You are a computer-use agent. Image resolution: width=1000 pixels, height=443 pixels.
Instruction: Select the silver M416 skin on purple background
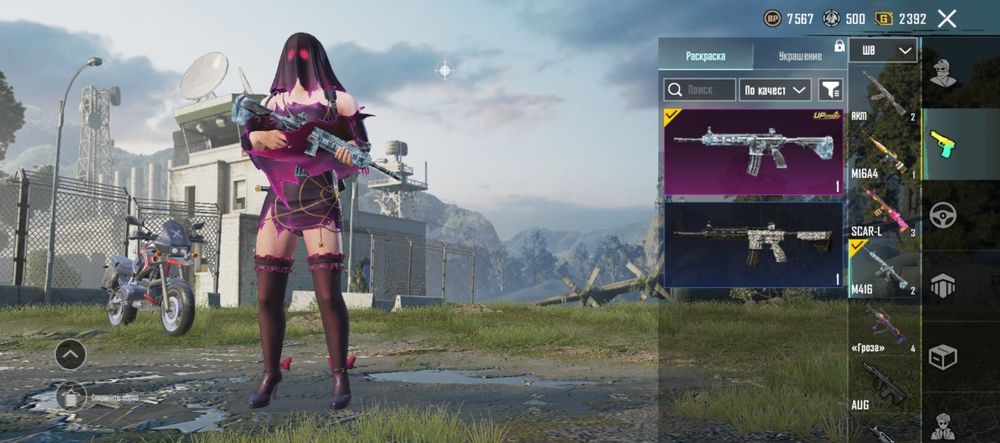[753, 151]
